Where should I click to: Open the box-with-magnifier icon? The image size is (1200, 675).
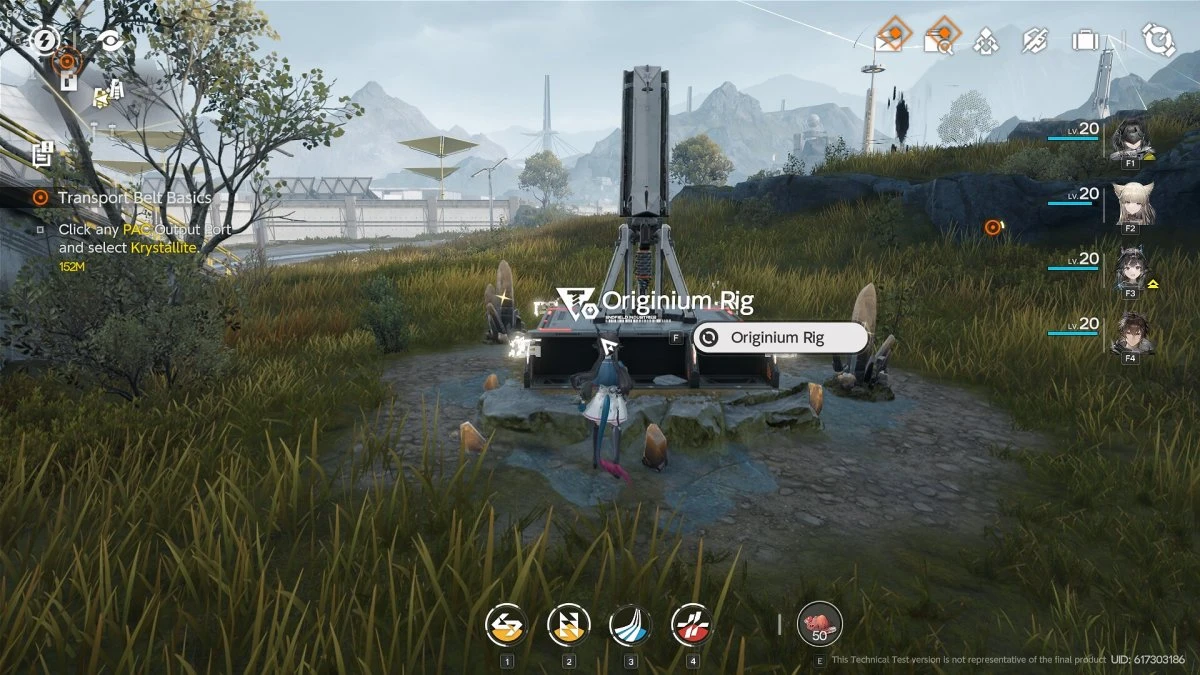coord(939,40)
